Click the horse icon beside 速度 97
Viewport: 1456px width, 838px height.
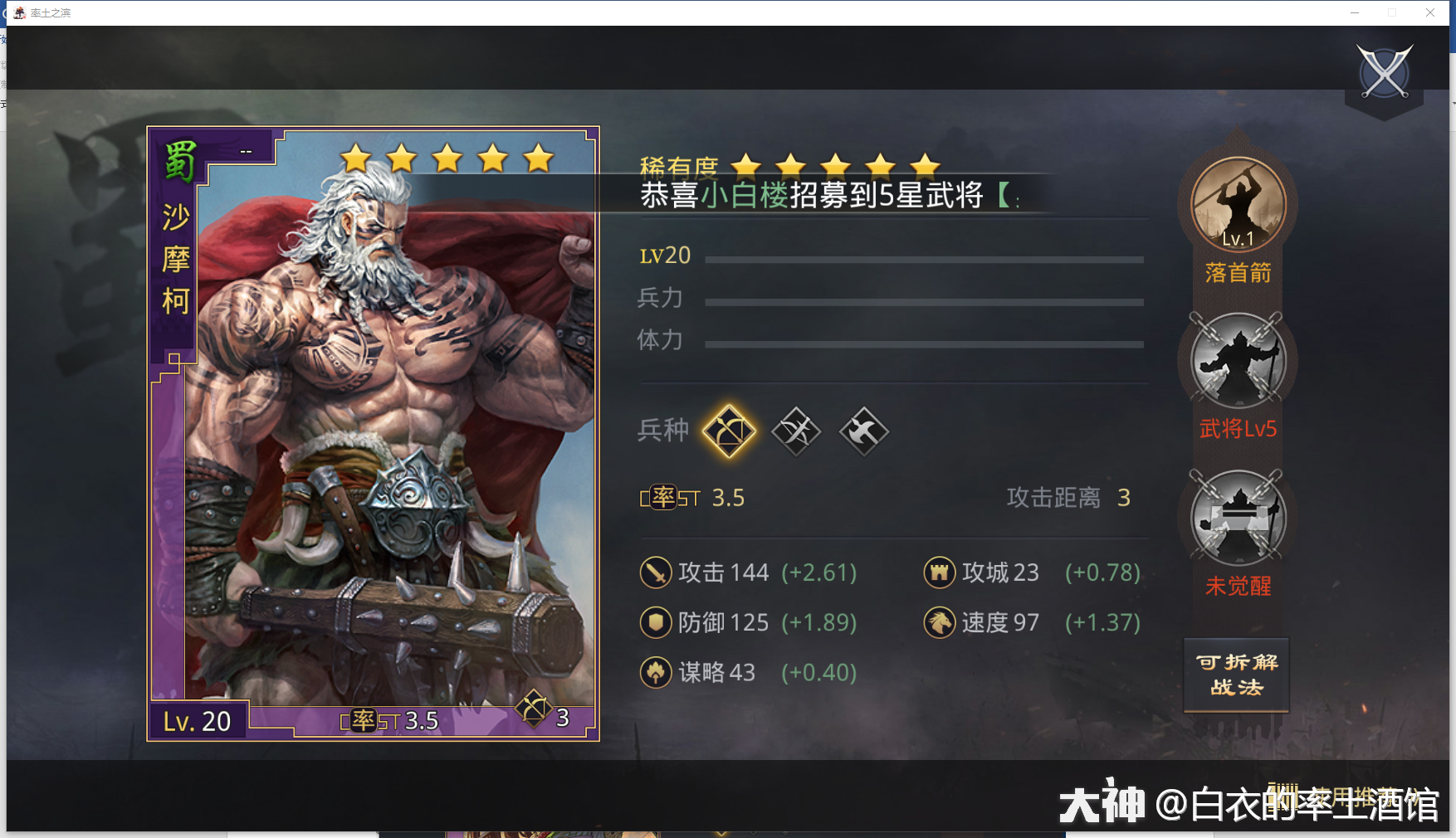[939, 622]
